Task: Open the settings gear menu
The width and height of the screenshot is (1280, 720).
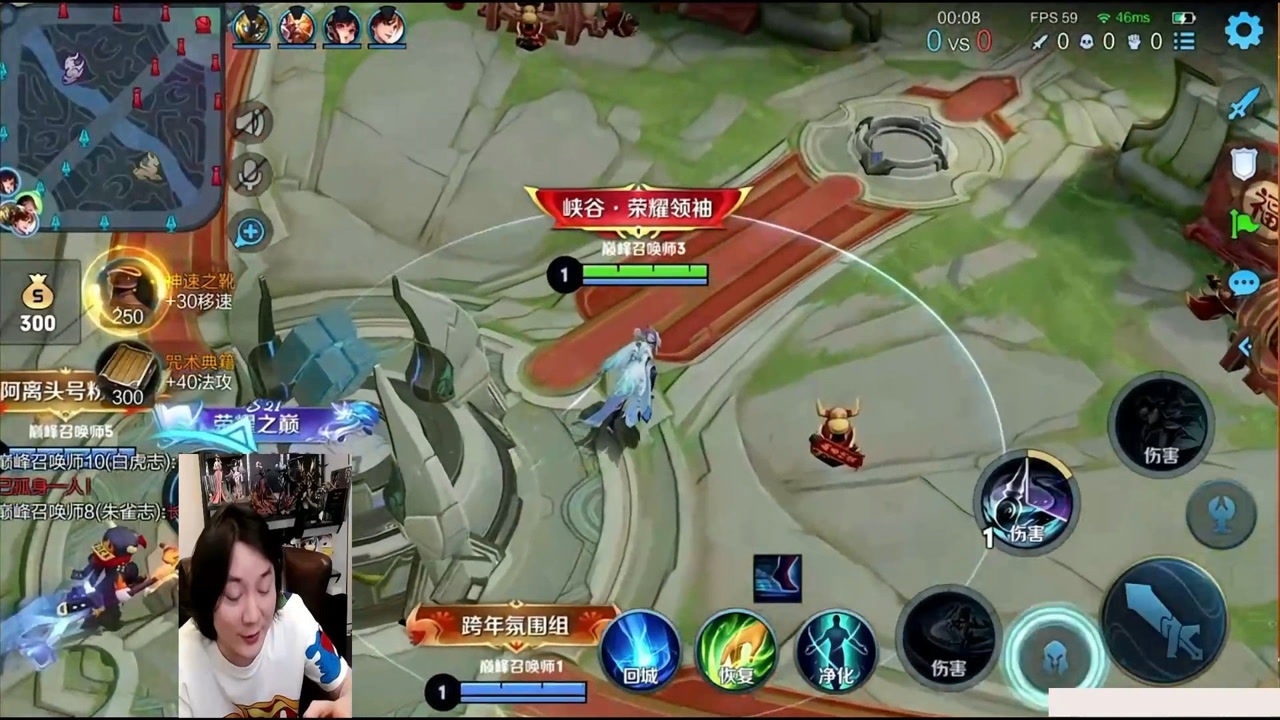Action: coord(1243,31)
